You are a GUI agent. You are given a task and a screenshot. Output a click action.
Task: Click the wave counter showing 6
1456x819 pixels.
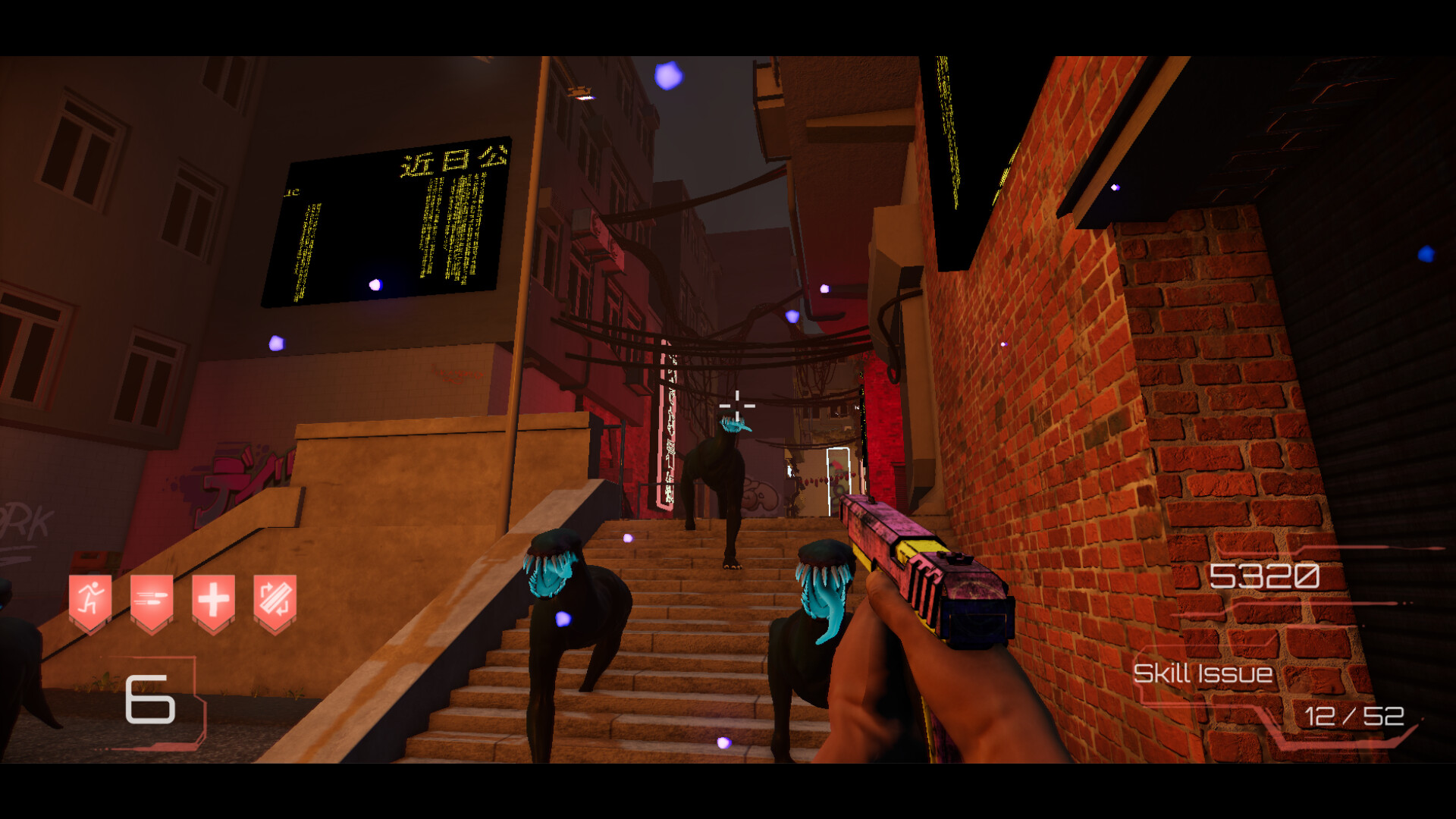(x=149, y=698)
